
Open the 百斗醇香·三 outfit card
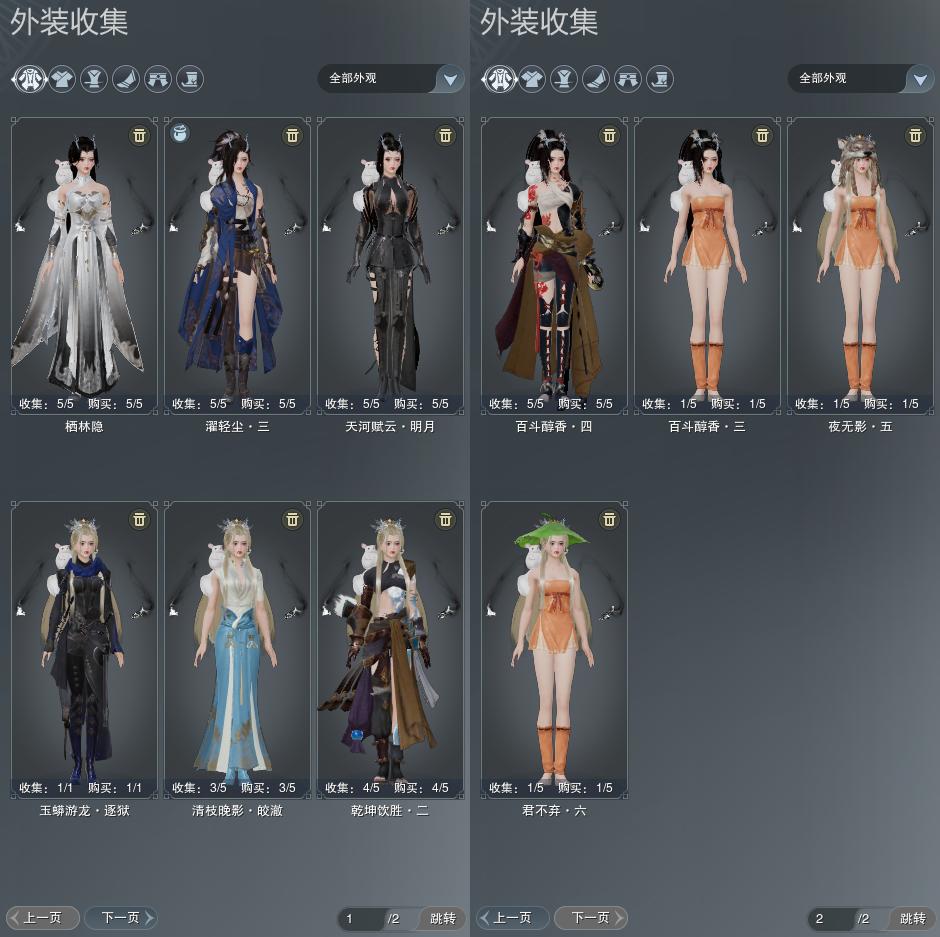[x=707, y=260]
